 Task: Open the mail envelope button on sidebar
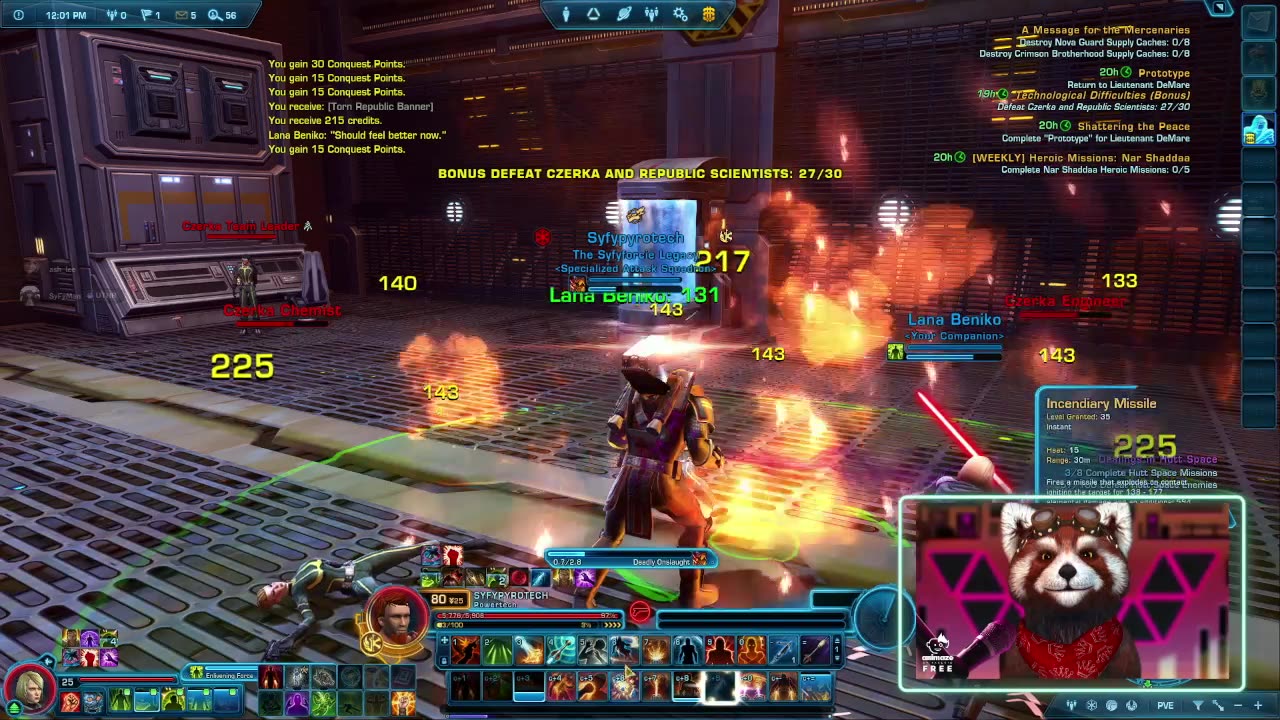coord(1258,21)
